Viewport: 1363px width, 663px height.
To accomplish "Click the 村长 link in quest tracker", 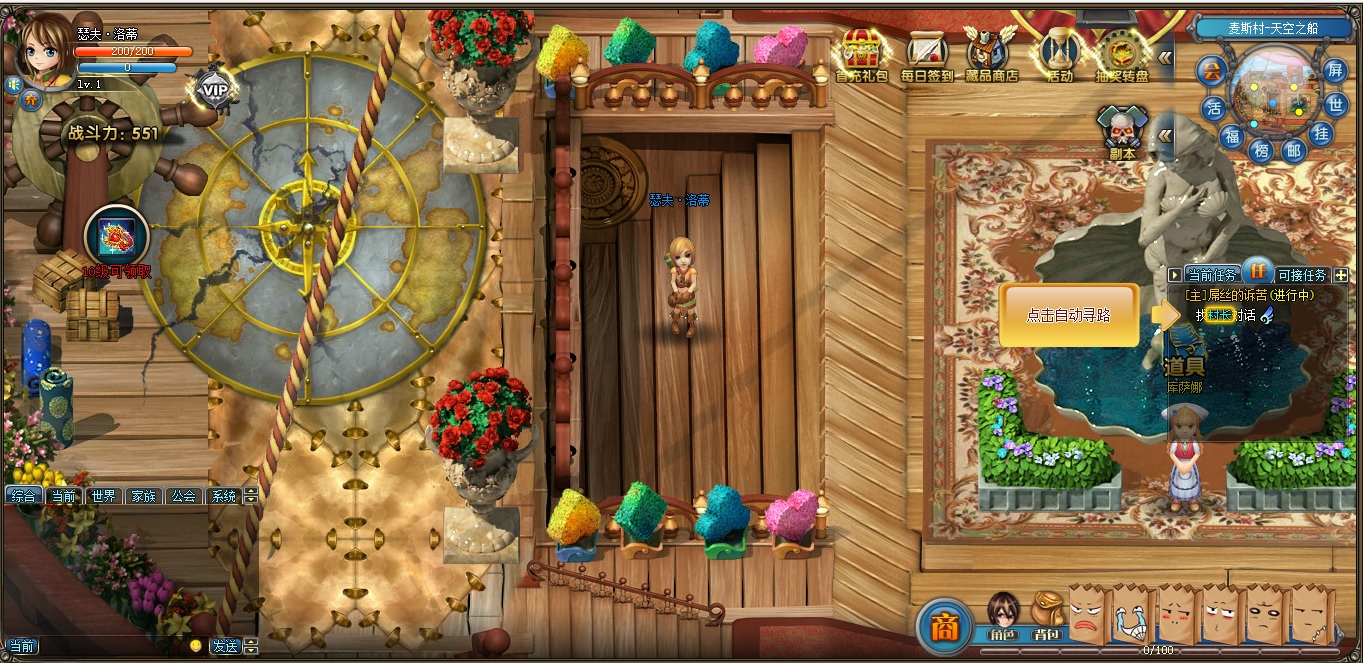I will click(x=1219, y=315).
